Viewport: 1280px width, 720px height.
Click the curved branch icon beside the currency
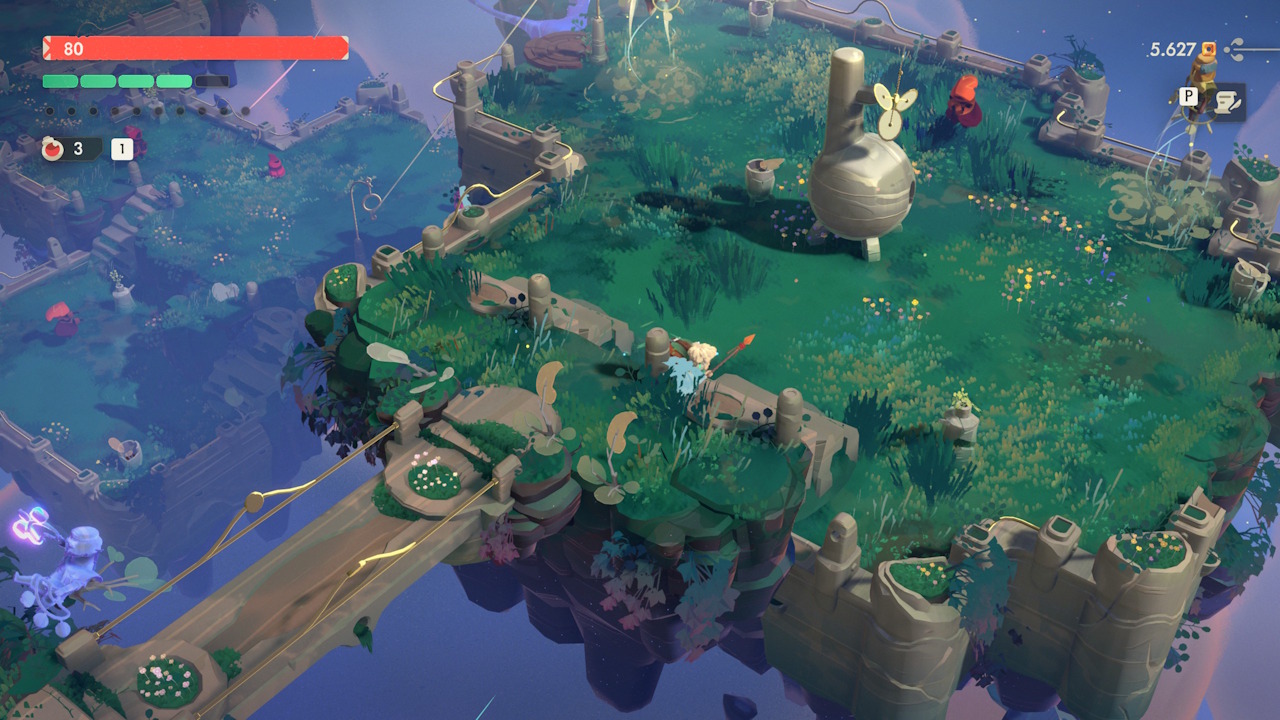point(1234,48)
